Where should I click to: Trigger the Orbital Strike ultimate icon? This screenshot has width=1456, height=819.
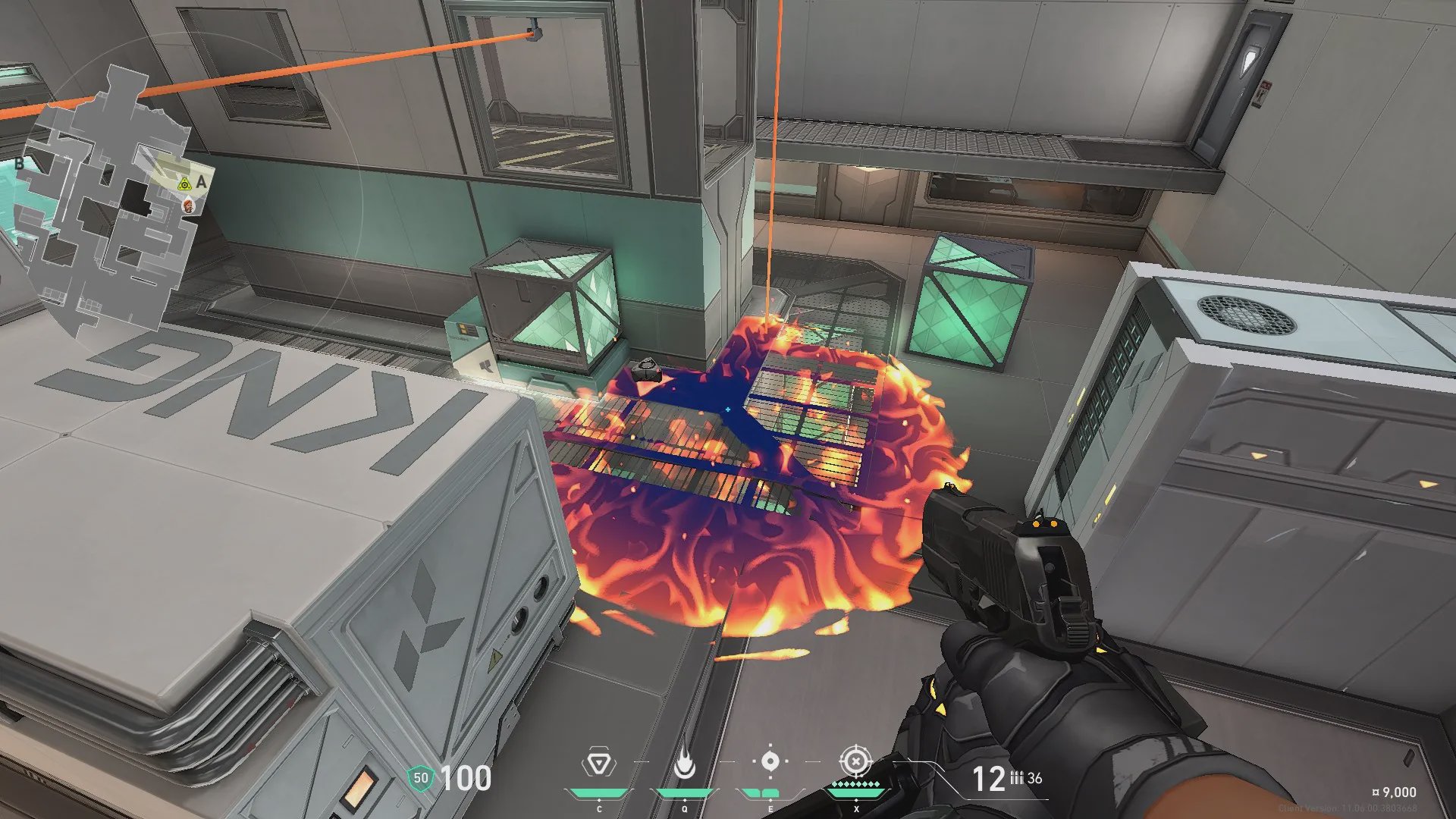coord(856,761)
